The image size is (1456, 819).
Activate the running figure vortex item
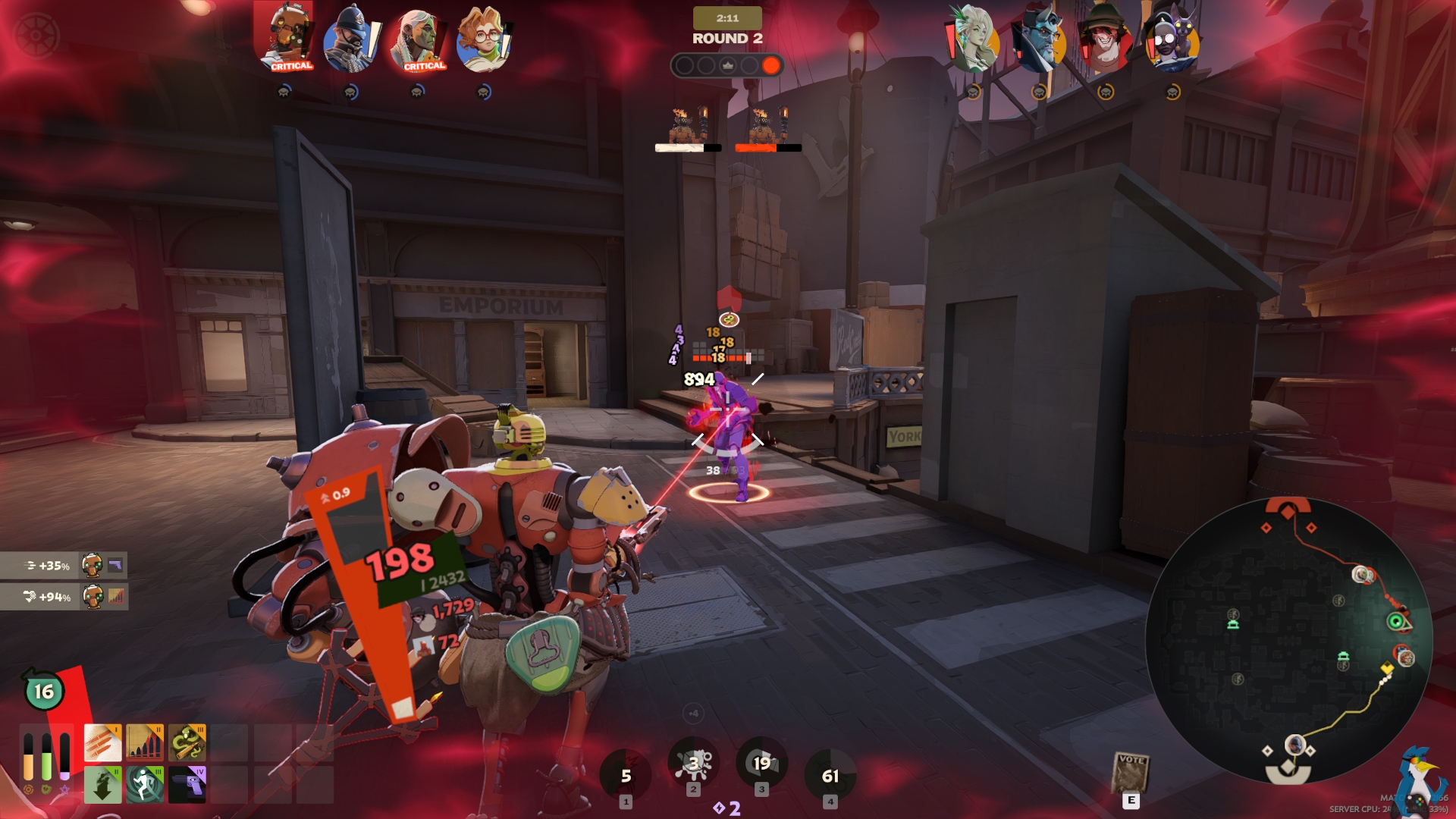click(144, 784)
